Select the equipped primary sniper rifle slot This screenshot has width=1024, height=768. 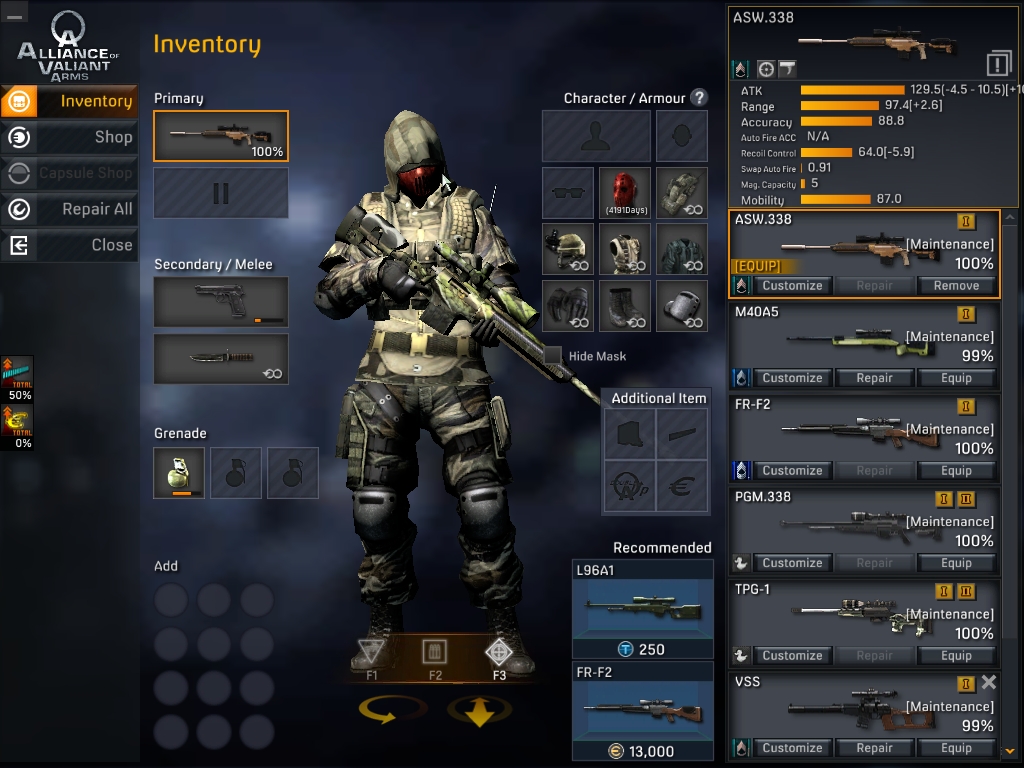tap(221, 136)
